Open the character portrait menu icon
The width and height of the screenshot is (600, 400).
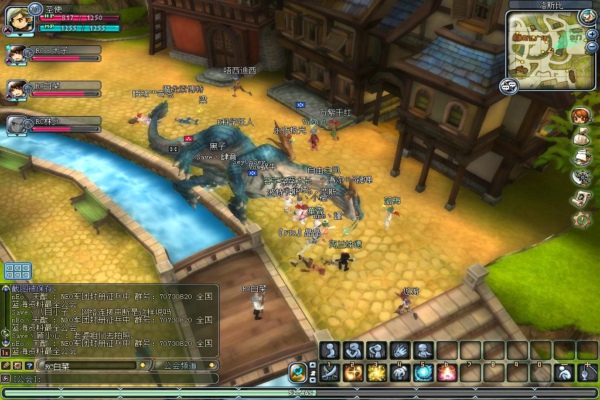click(579, 116)
